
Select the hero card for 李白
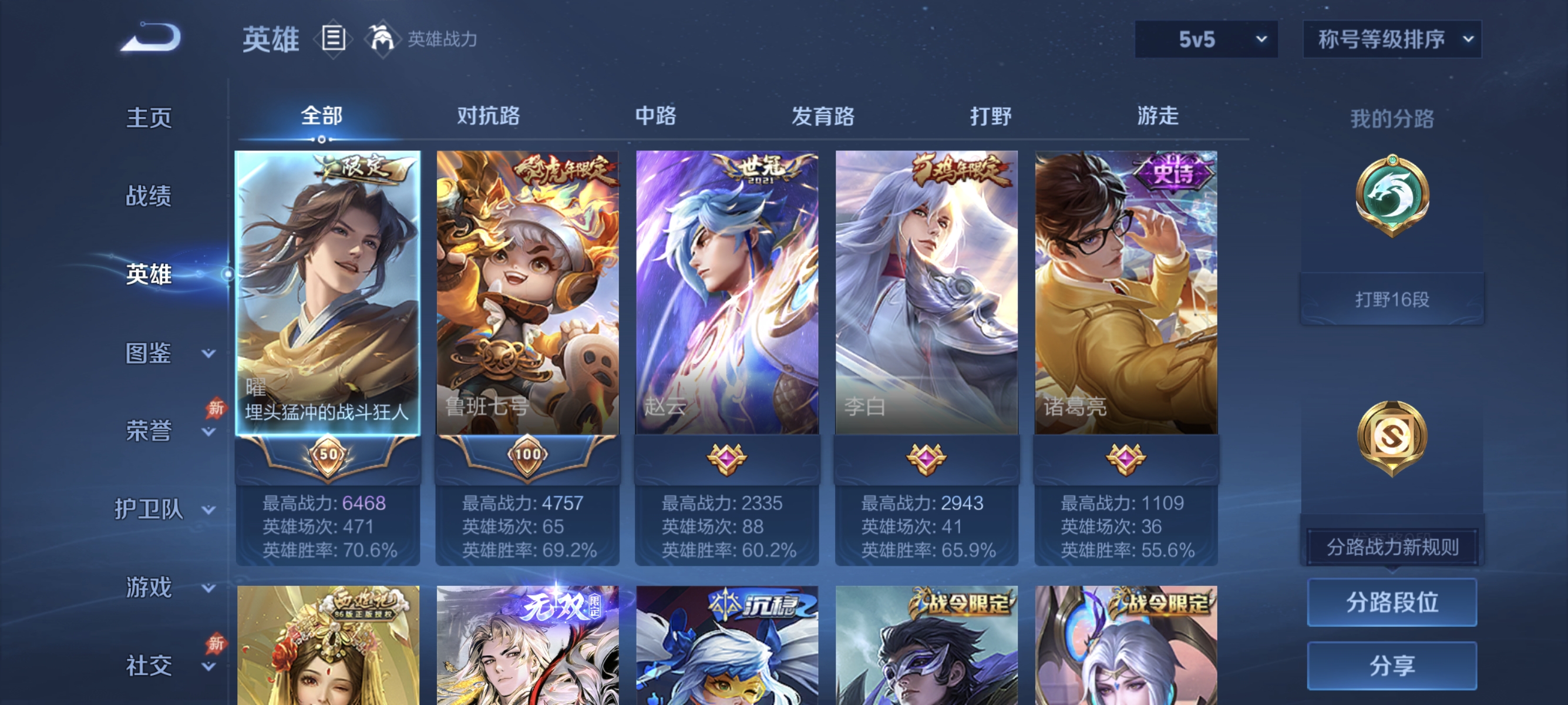(927, 292)
